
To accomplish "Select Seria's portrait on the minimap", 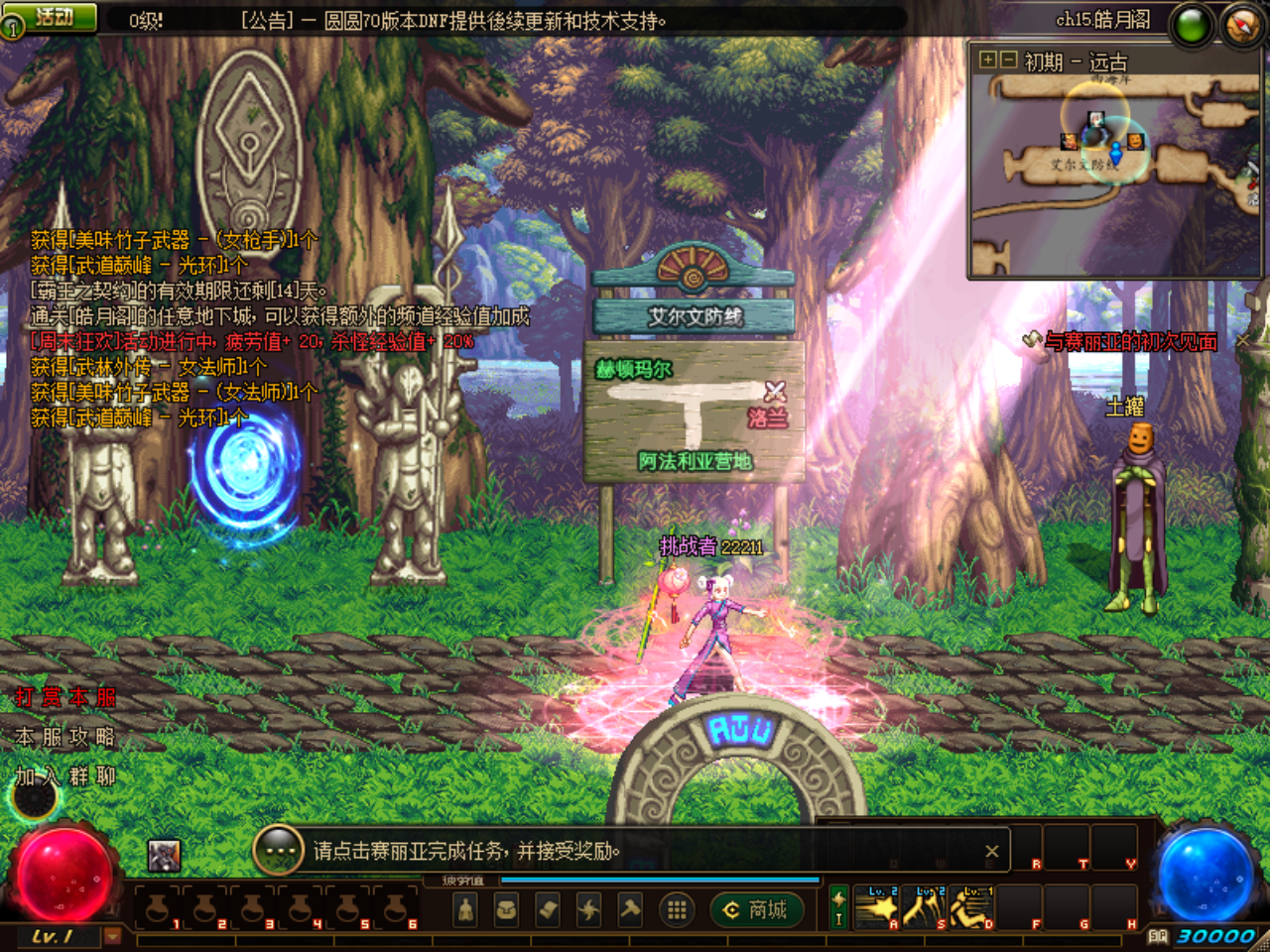I will click(1096, 119).
